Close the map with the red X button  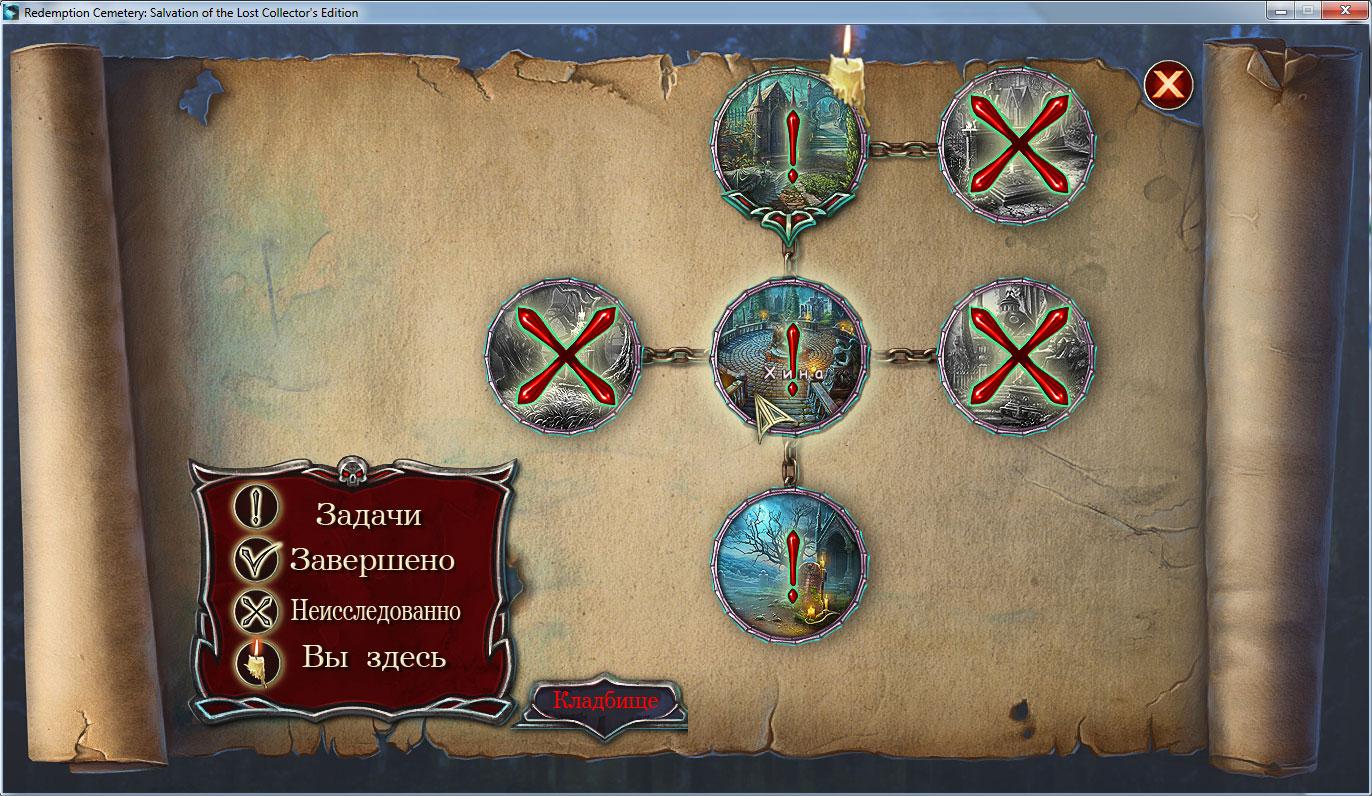(1168, 85)
